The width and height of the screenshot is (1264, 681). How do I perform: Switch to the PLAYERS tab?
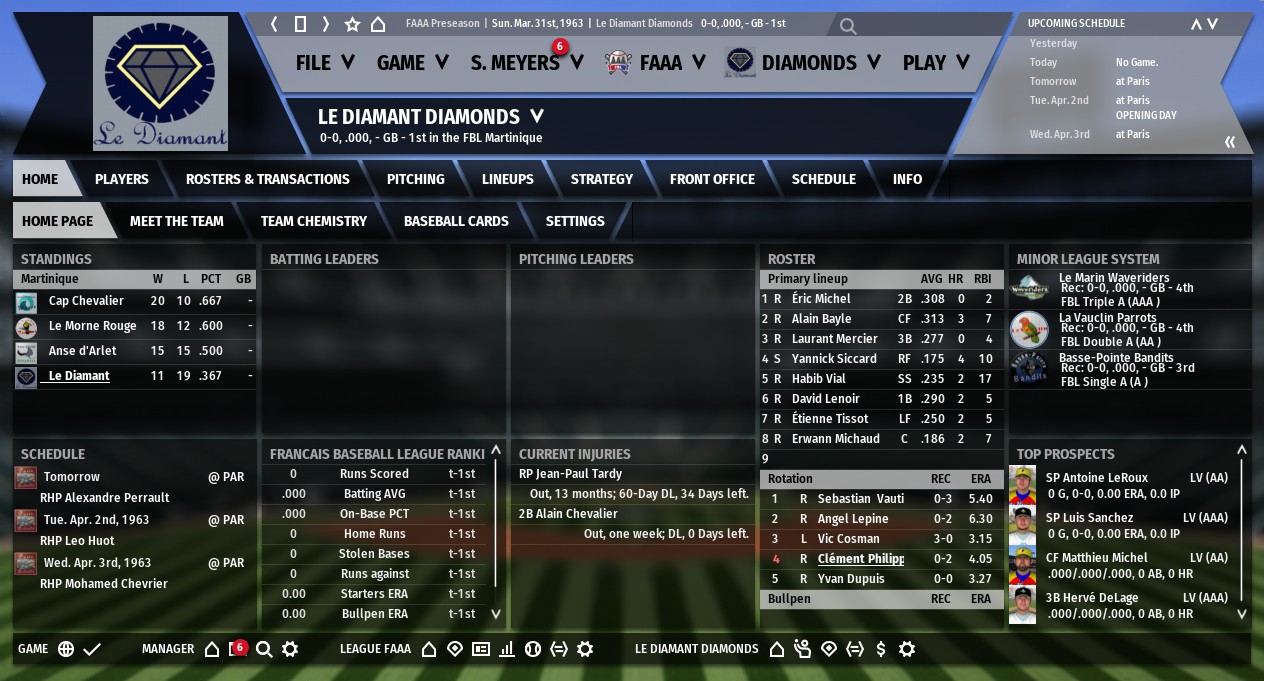click(x=121, y=179)
